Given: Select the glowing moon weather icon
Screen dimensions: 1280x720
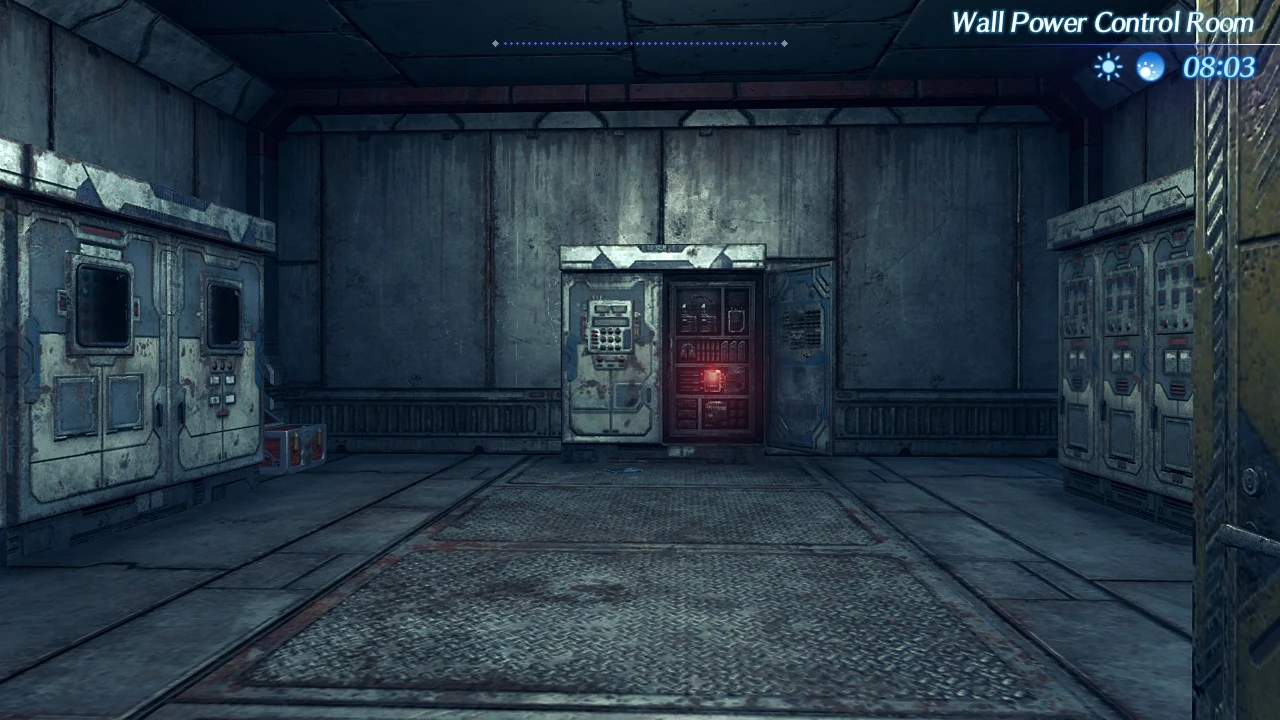Looking at the screenshot, I should pyautogui.click(x=1152, y=66).
